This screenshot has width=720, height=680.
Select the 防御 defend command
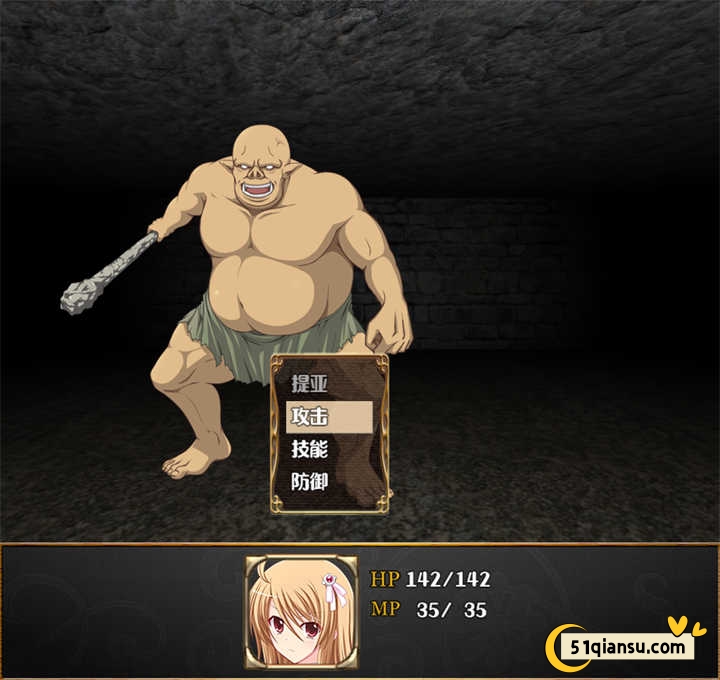point(329,481)
